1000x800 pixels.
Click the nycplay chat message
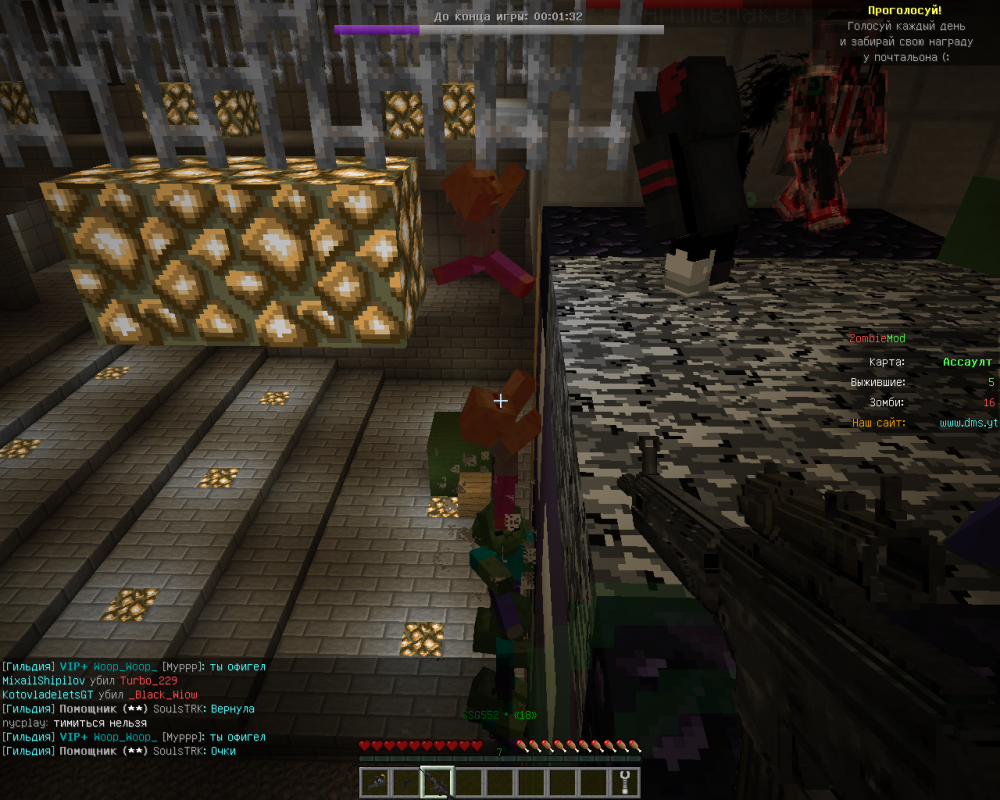pos(75,723)
